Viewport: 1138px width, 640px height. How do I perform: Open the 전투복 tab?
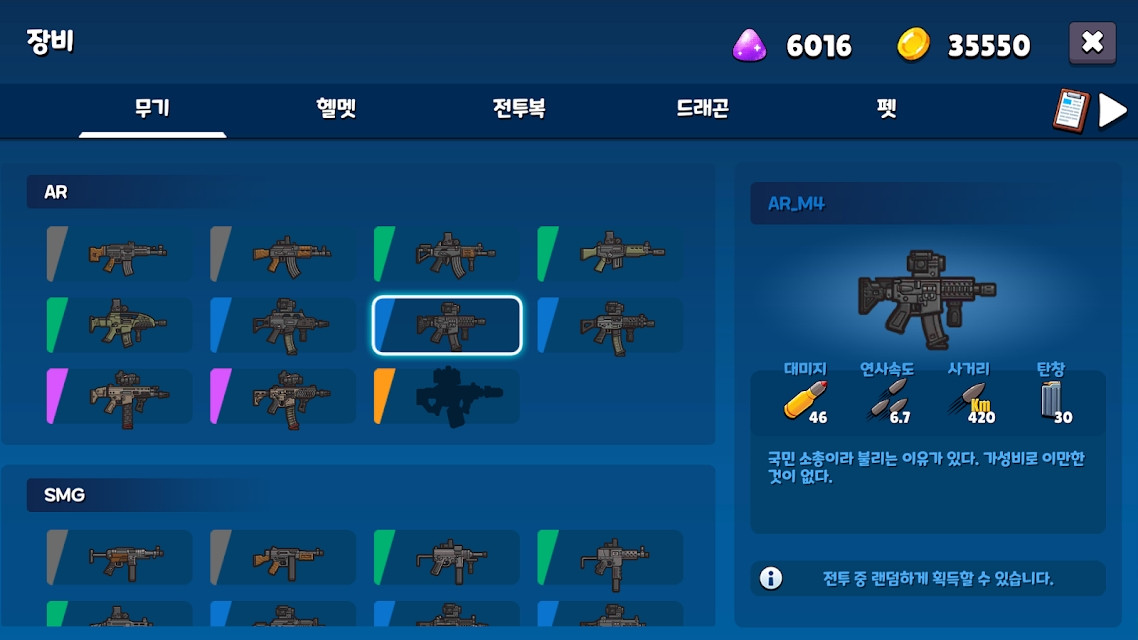[519, 108]
